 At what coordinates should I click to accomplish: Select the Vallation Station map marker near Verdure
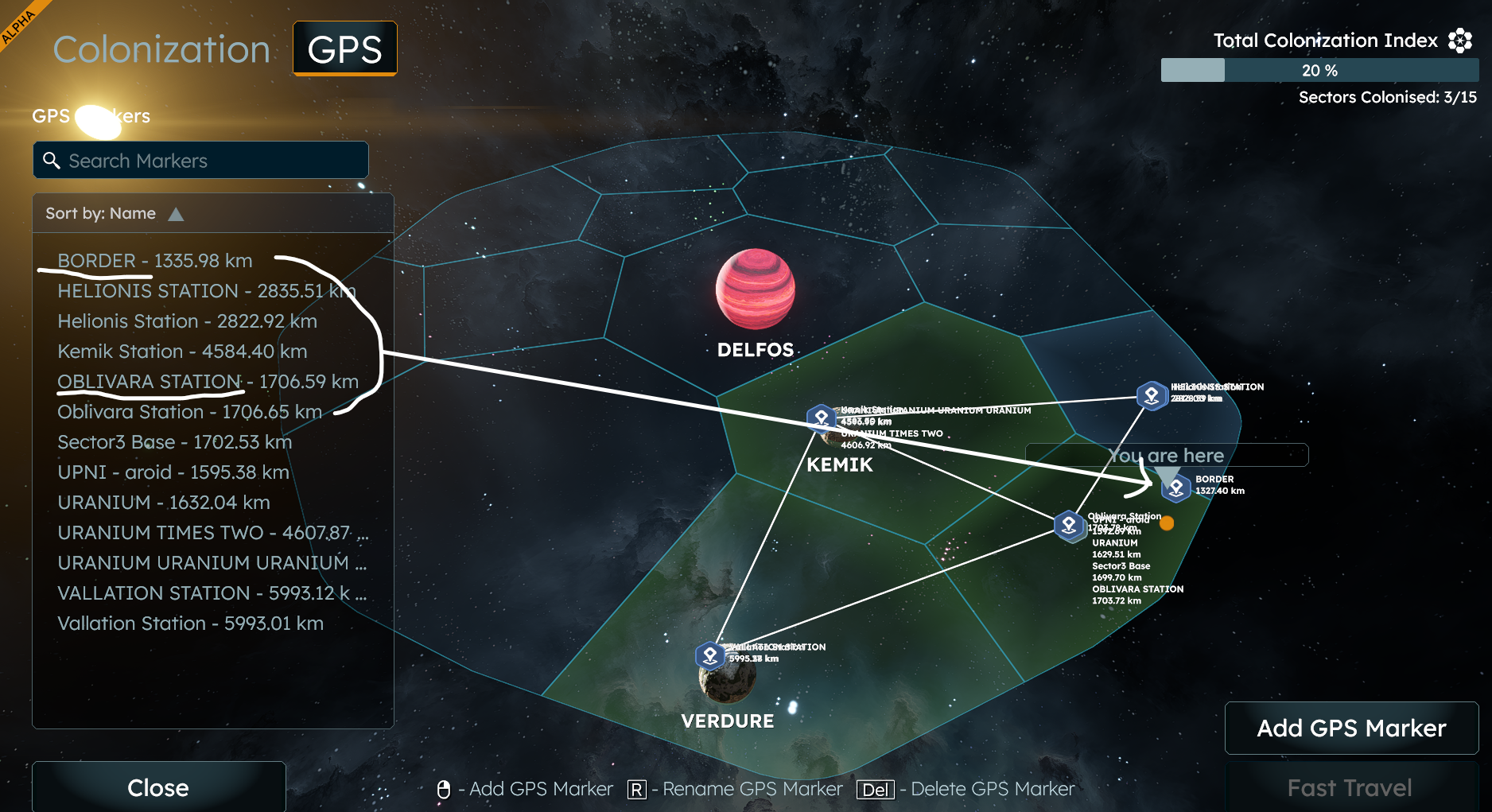tap(709, 655)
